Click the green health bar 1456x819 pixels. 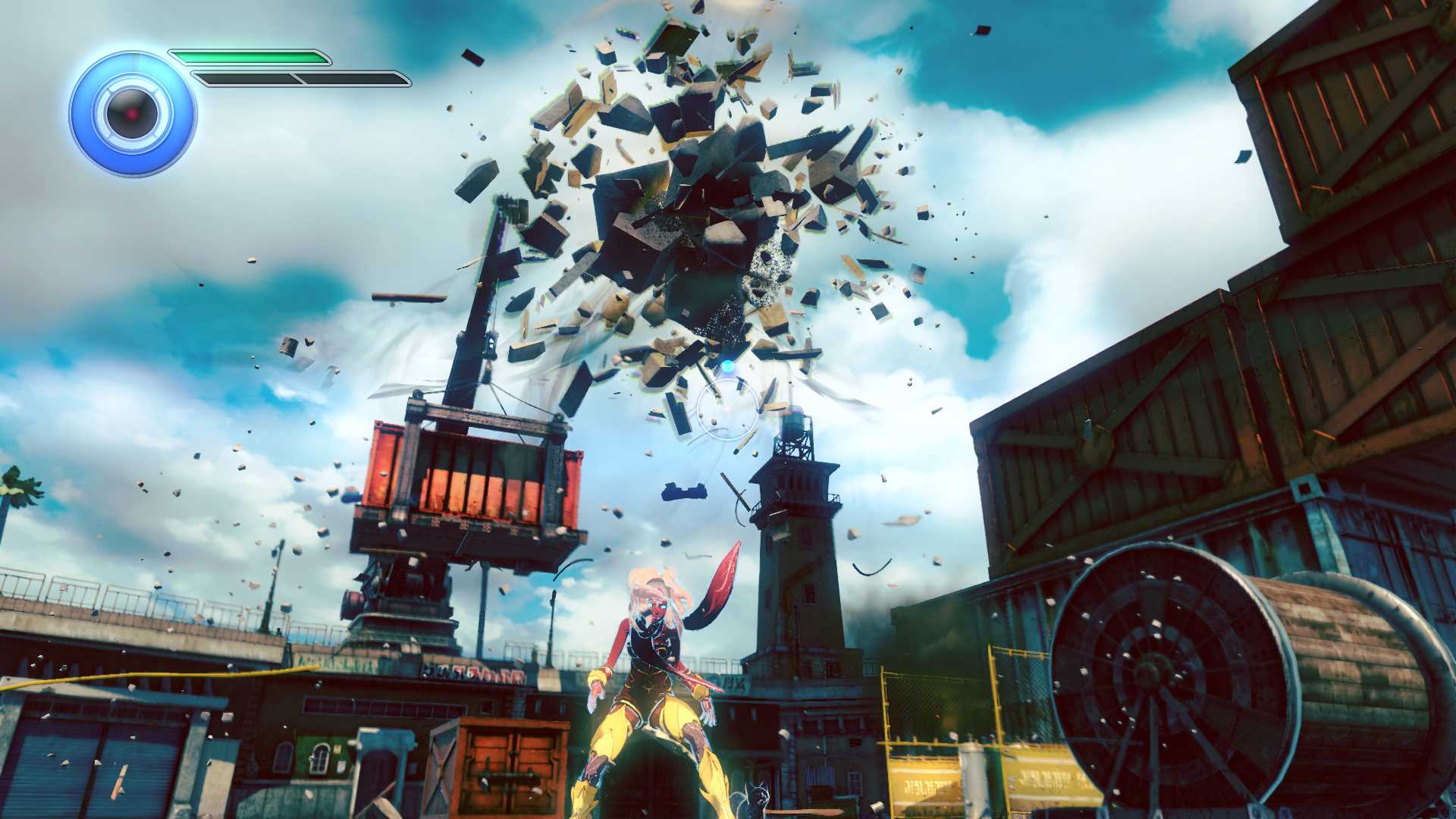250,57
